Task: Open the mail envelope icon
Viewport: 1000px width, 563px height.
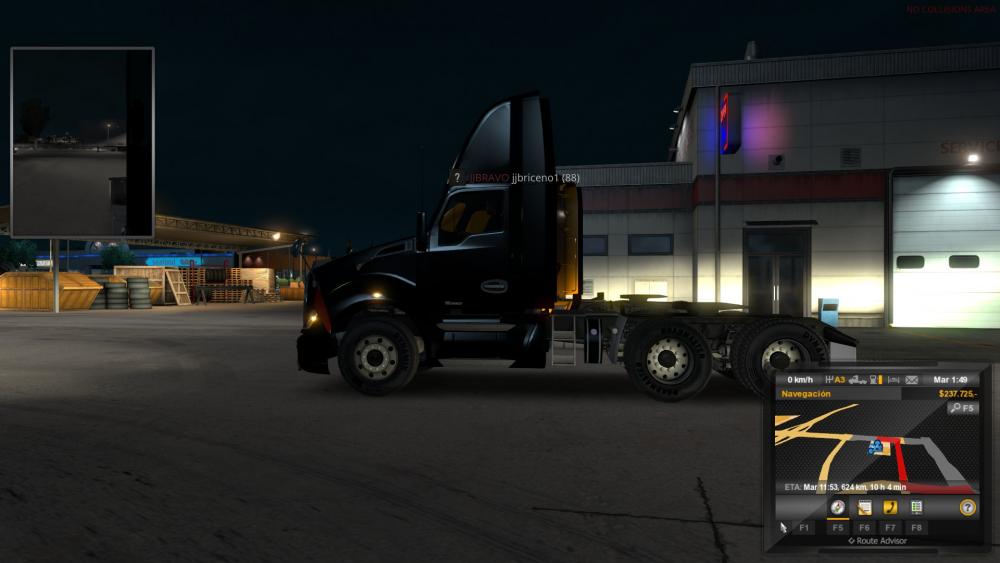Action: [911, 380]
